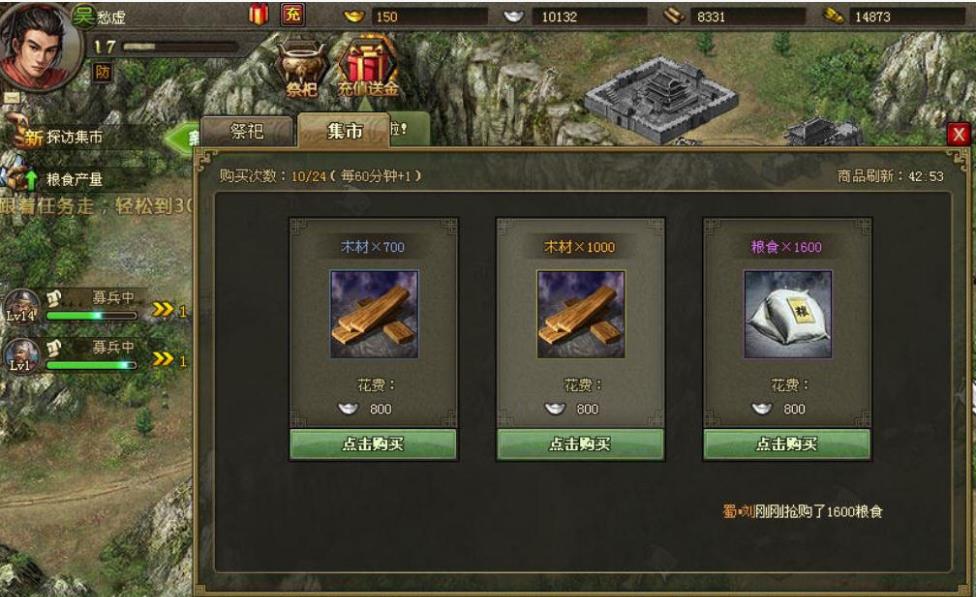Select the Lv1 general portrait
The image size is (976, 597).
(22, 356)
